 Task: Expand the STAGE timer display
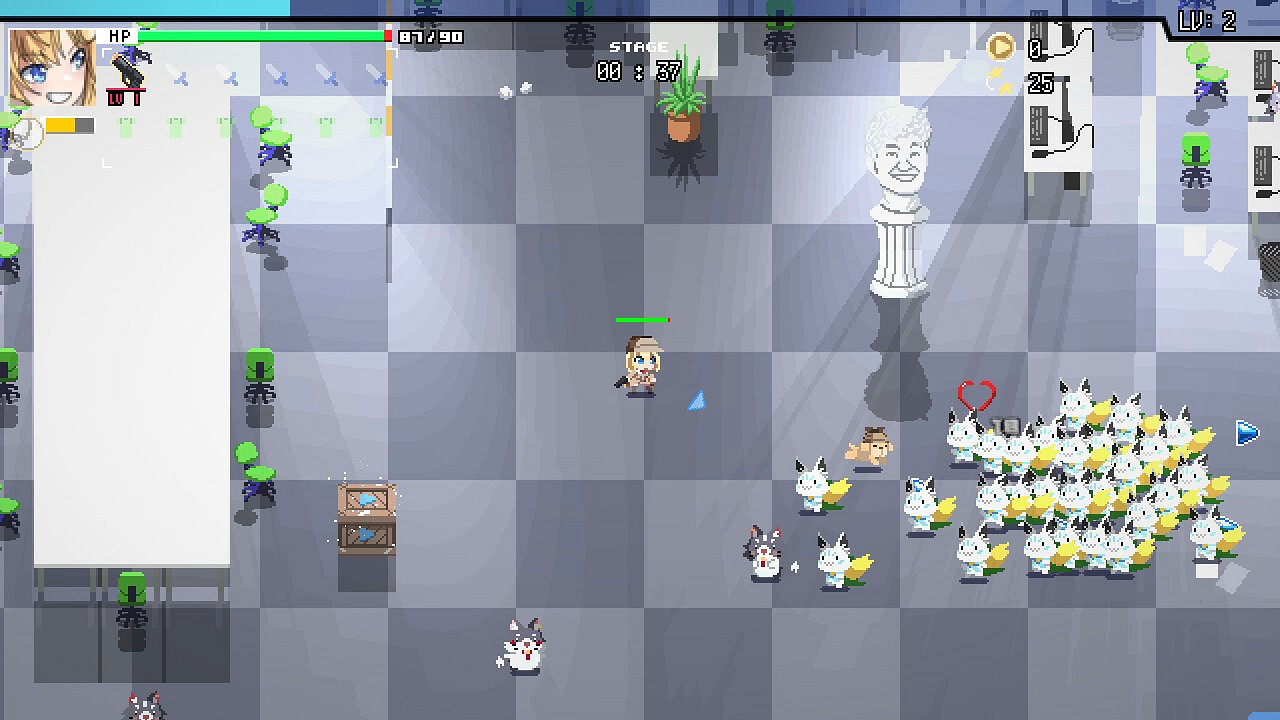(640, 58)
